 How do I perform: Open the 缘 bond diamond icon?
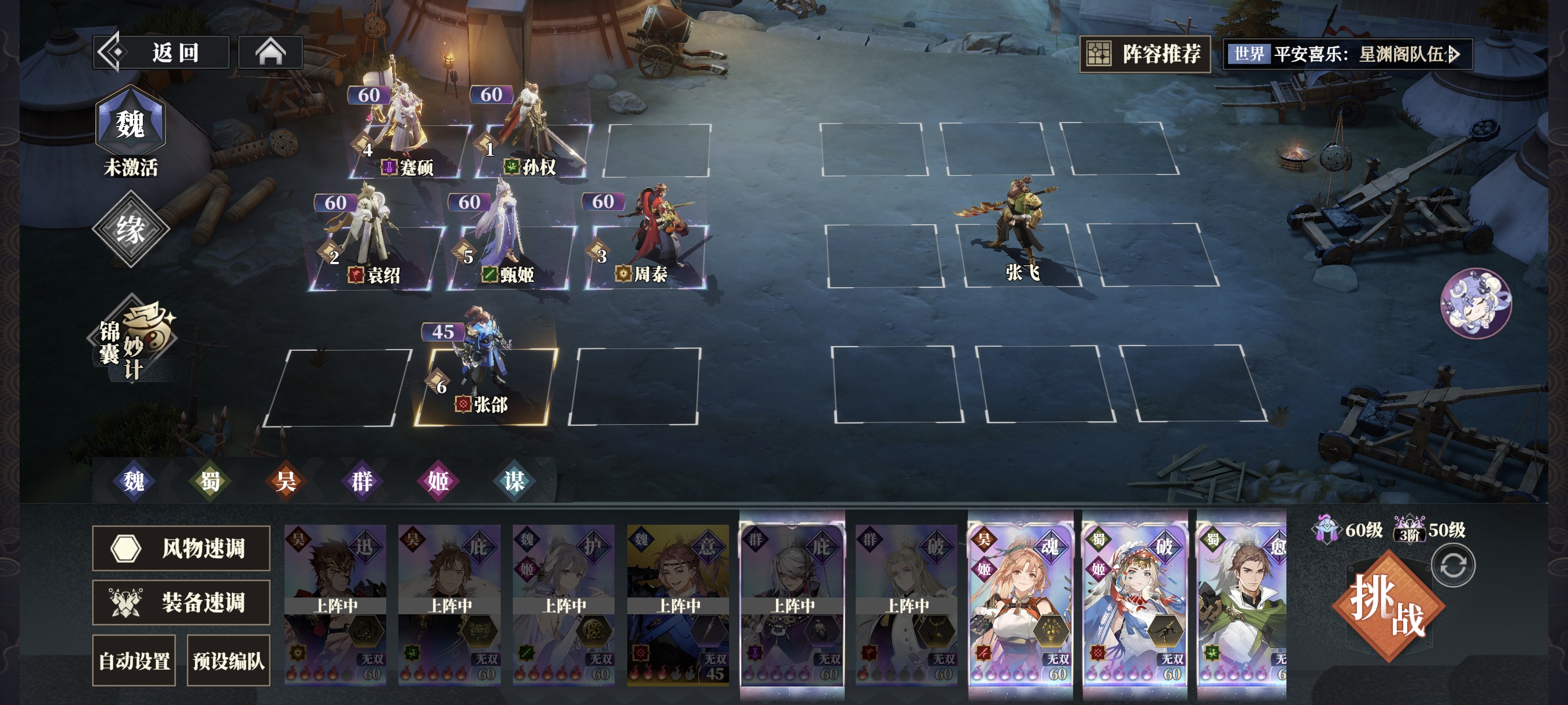point(130,229)
